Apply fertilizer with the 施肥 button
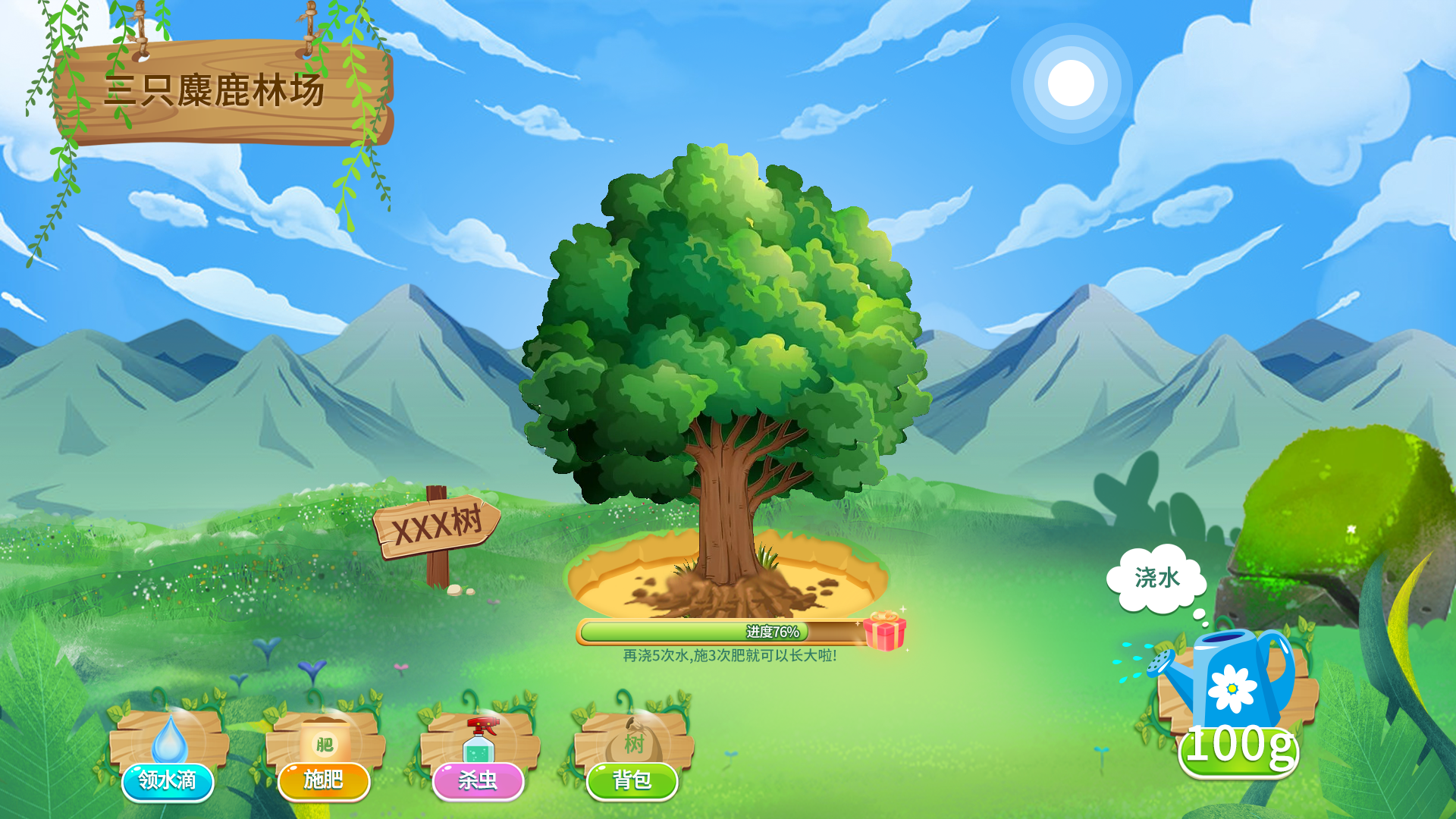Image resolution: width=1456 pixels, height=819 pixels. click(x=324, y=779)
